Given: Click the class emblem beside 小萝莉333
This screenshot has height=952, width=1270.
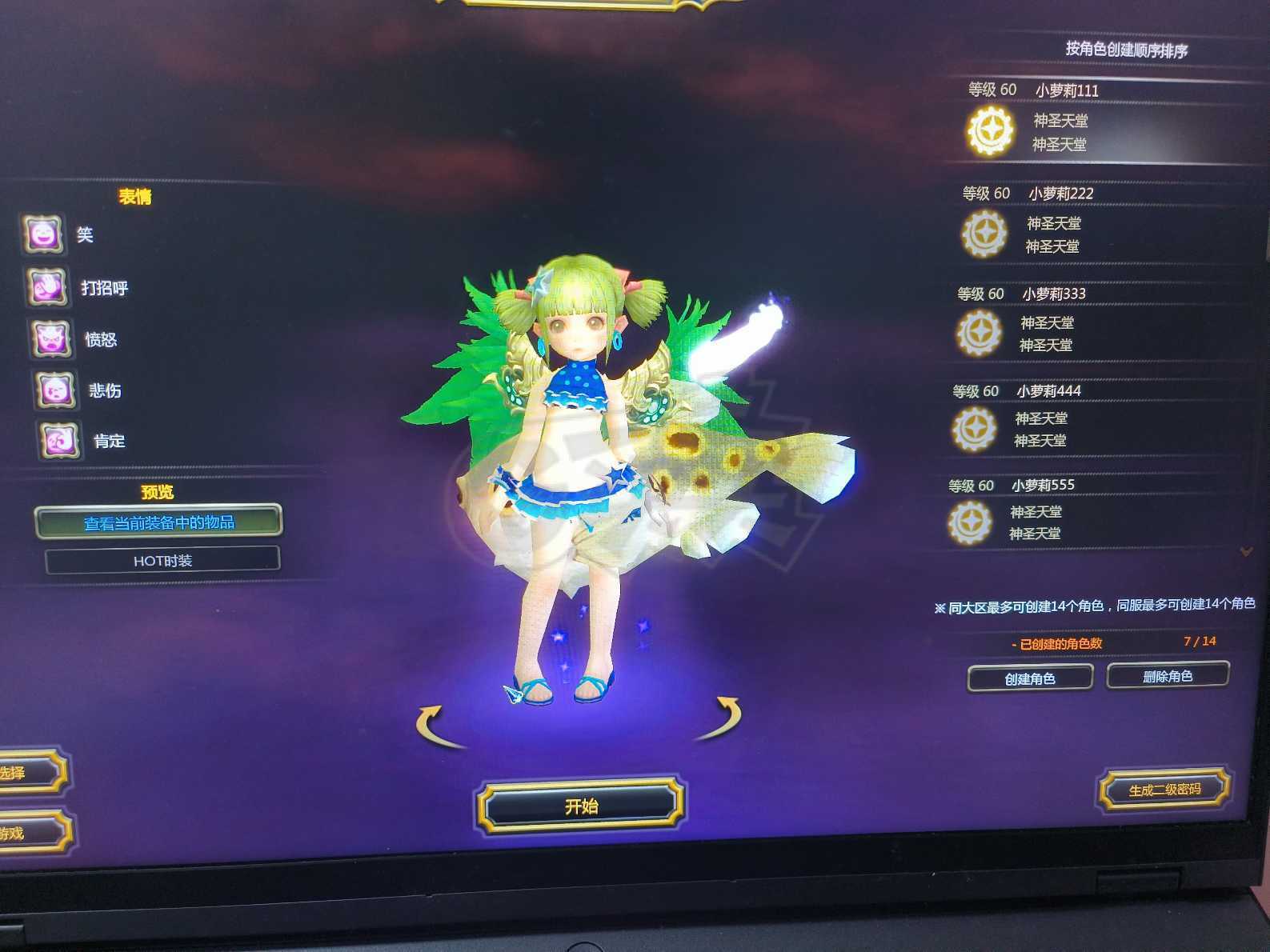Looking at the screenshot, I should tap(978, 334).
